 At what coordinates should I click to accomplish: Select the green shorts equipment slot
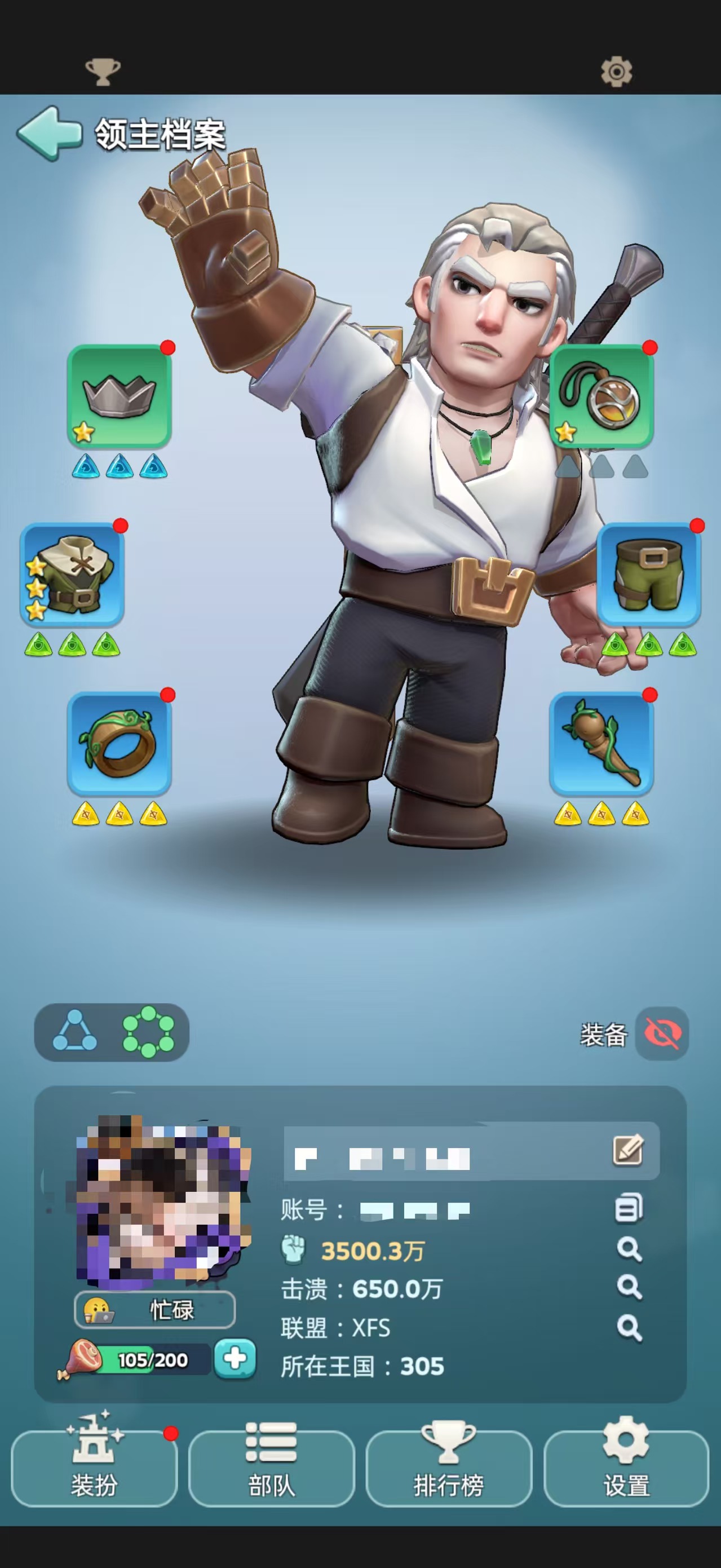(649, 575)
